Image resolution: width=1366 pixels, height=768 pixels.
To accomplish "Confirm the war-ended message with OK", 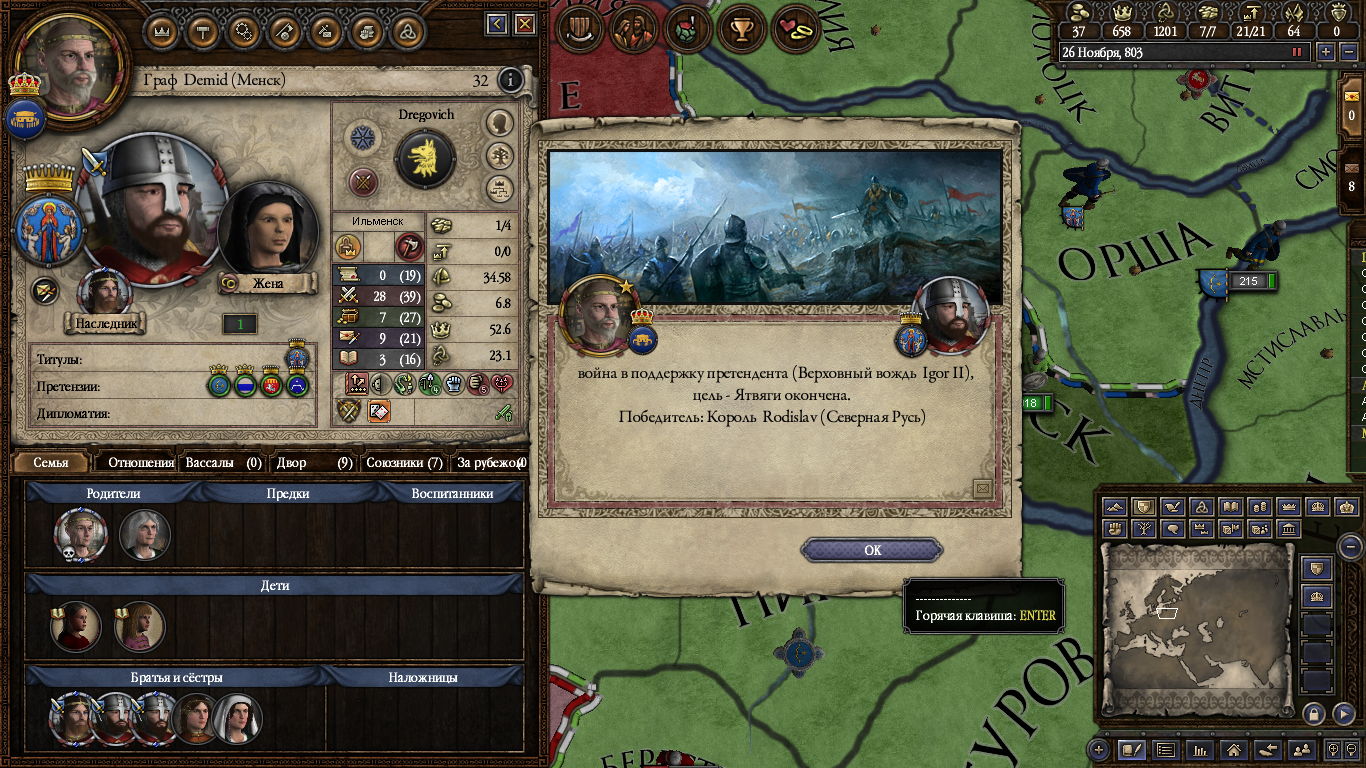I will point(872,550).
